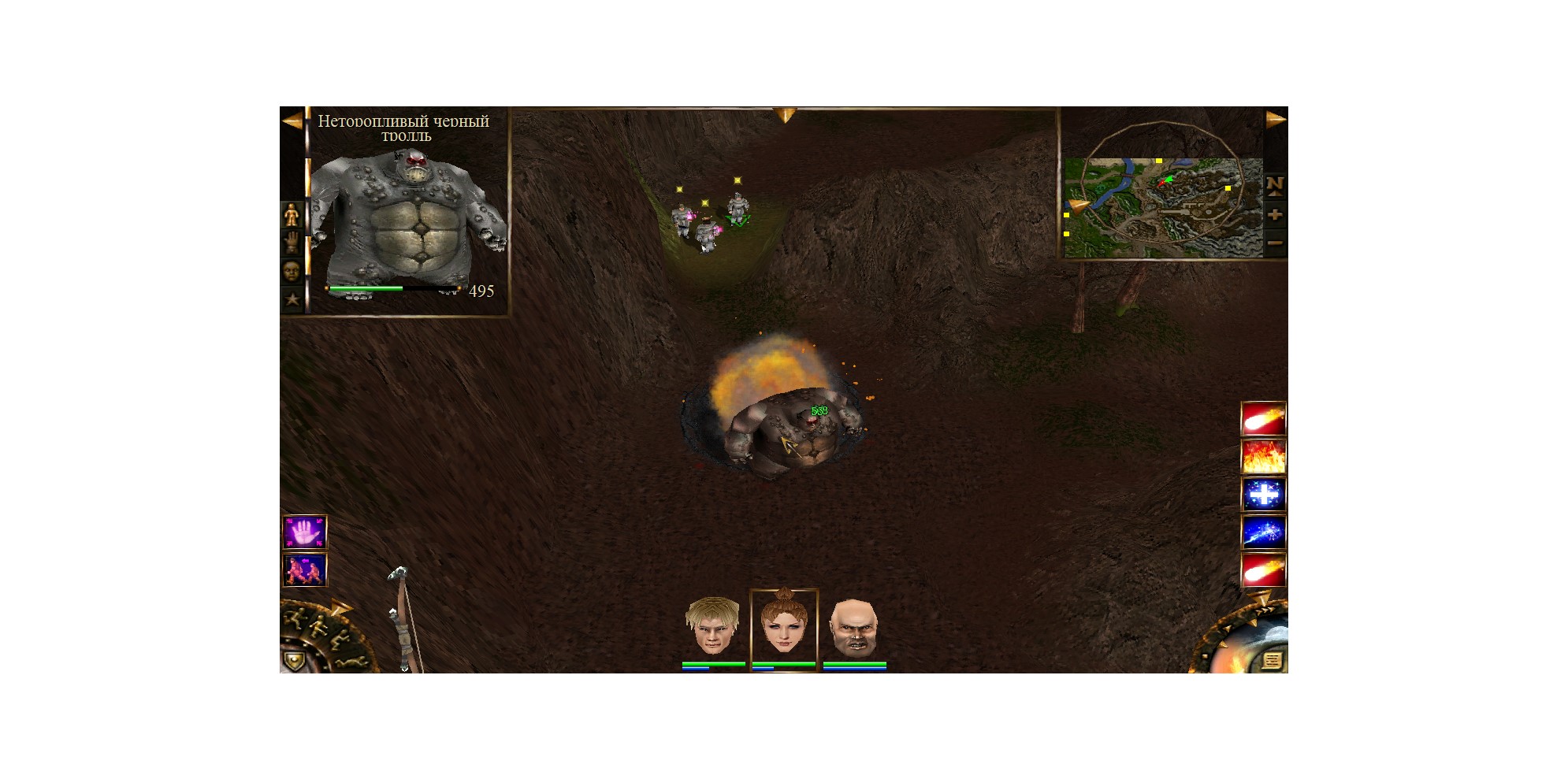Collapse the minimap panel with gold arrow
Viewport: 1568px width, 779px height.
tap(1276, 120)
